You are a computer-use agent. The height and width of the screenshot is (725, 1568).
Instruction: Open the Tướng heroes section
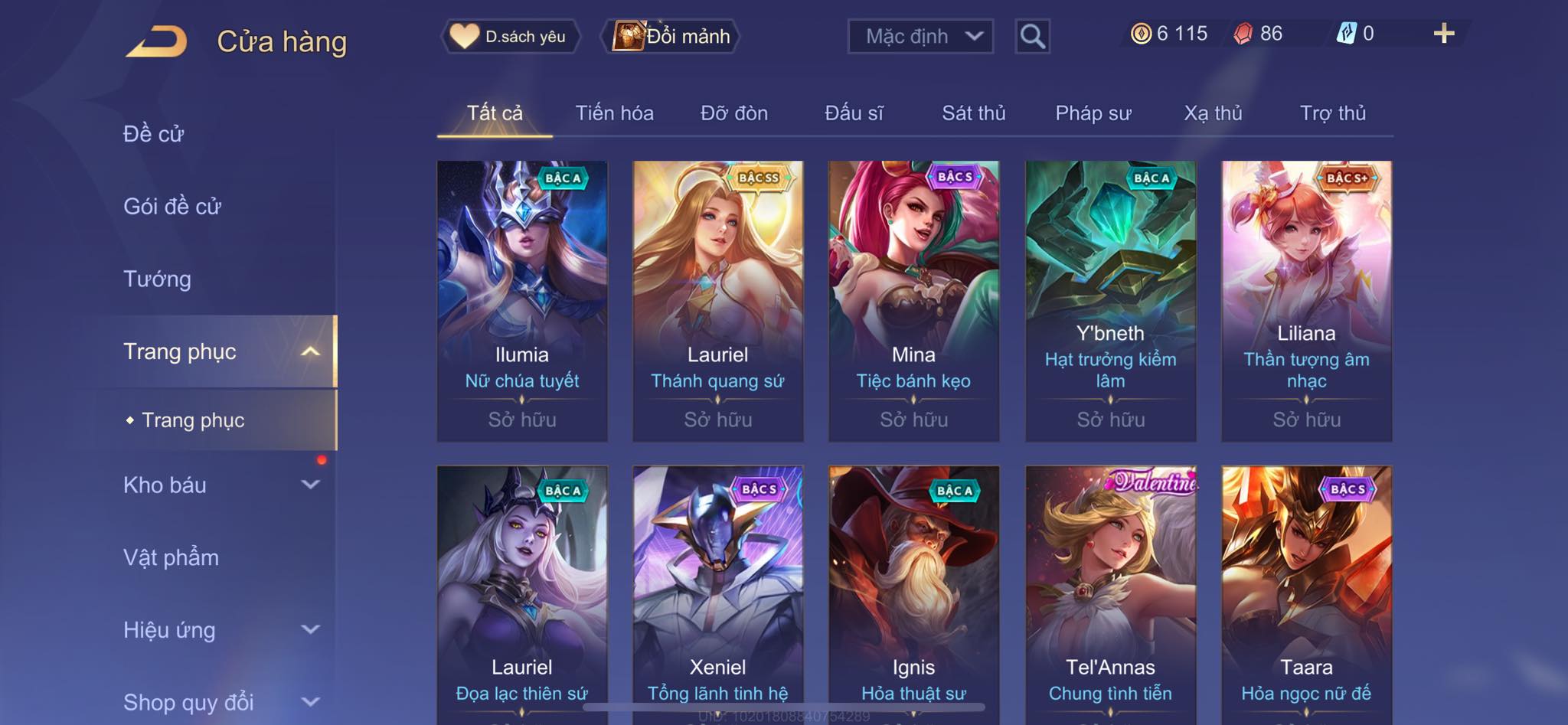tap(157, 279)
